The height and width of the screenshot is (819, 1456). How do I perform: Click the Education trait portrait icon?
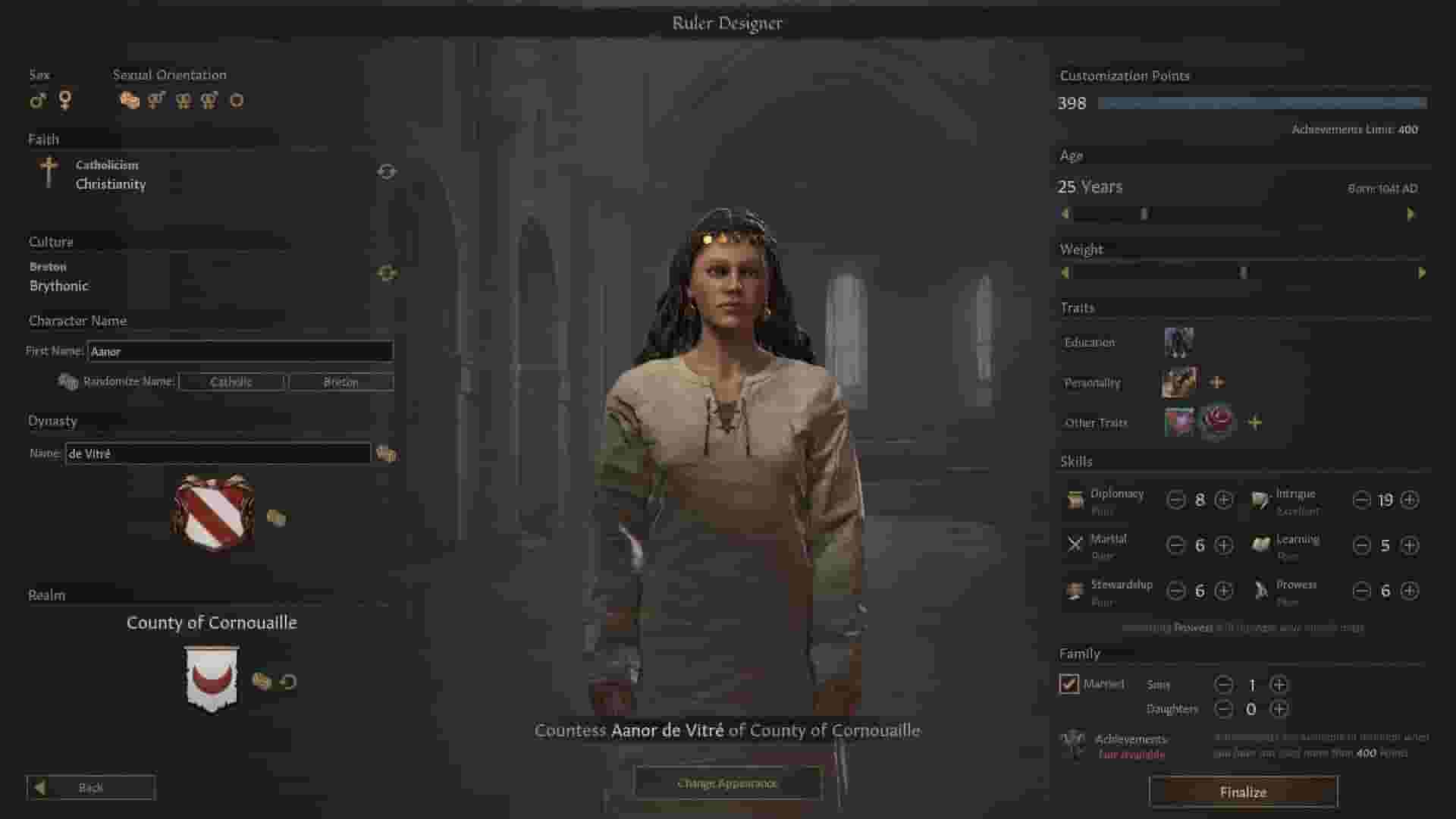pyautogui.click(x=1179, y=341)
